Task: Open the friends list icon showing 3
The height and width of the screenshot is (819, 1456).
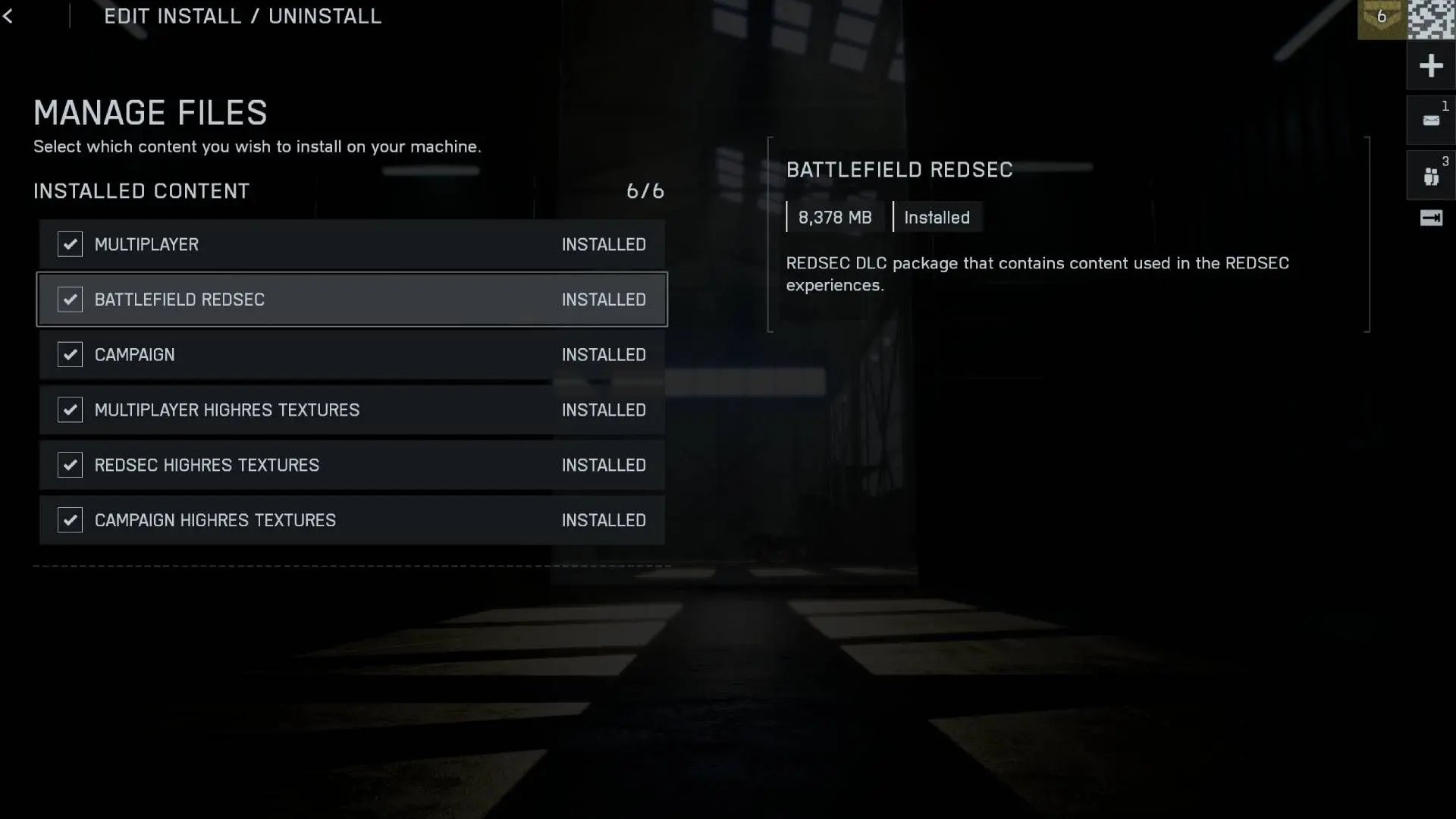Action: pyautogui.click(x=1430, y=176)
